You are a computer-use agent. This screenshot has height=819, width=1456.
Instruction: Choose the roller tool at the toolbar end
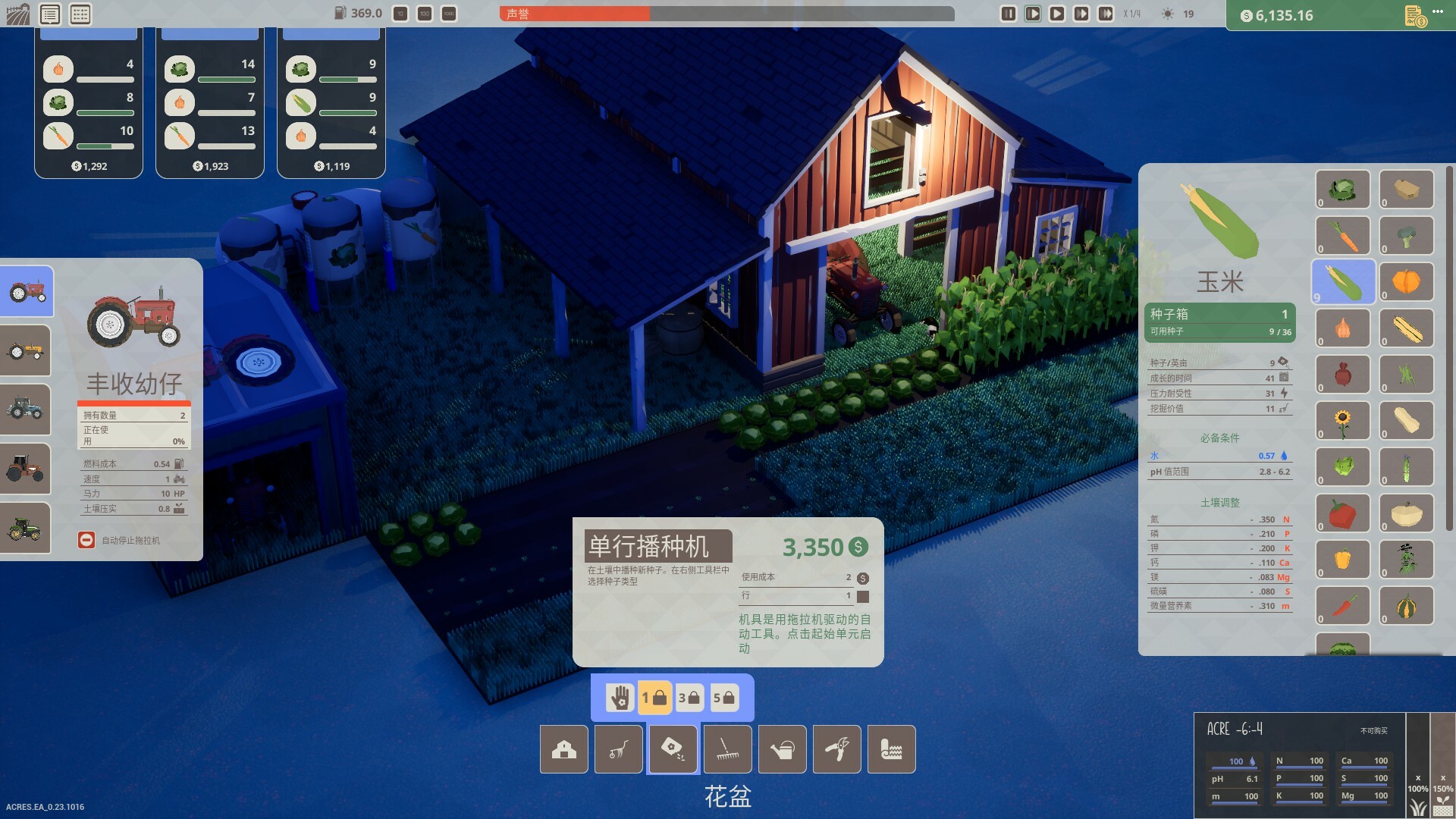tap(891, 749)
